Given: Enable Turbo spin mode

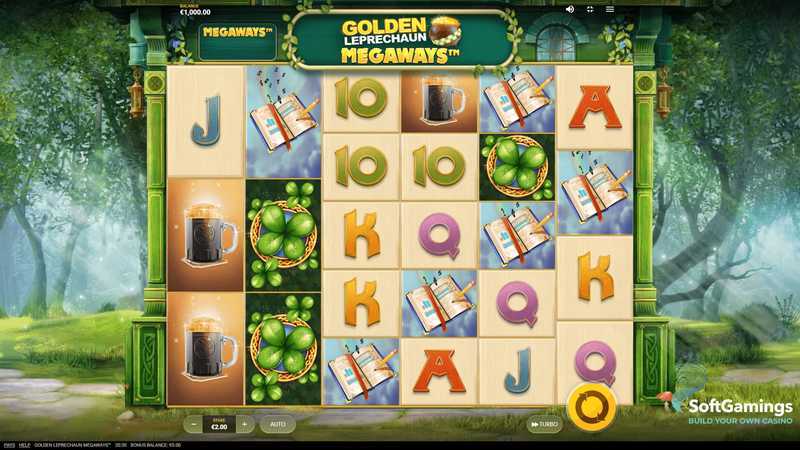Looking at the screenshot, I should point(544,425).
